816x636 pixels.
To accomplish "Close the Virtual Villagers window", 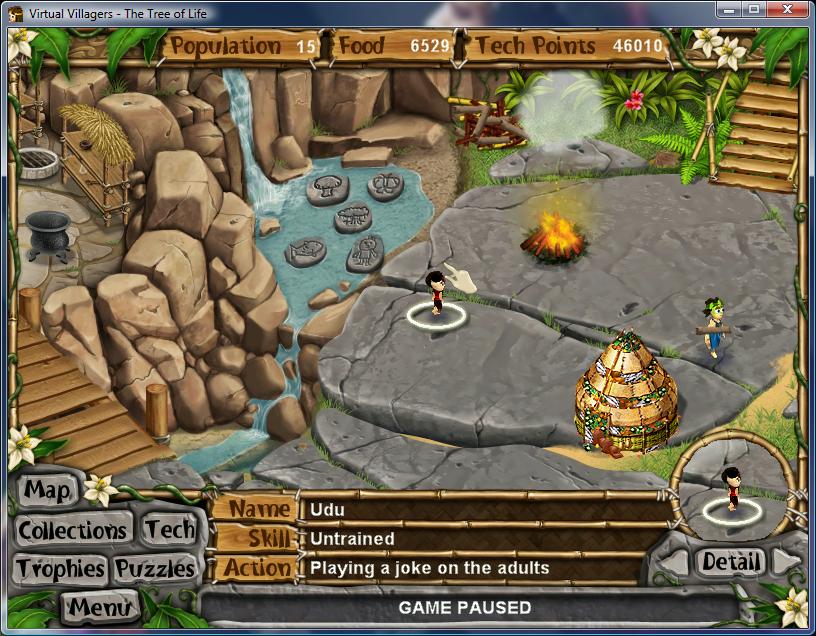I will (x=785, y=11).
